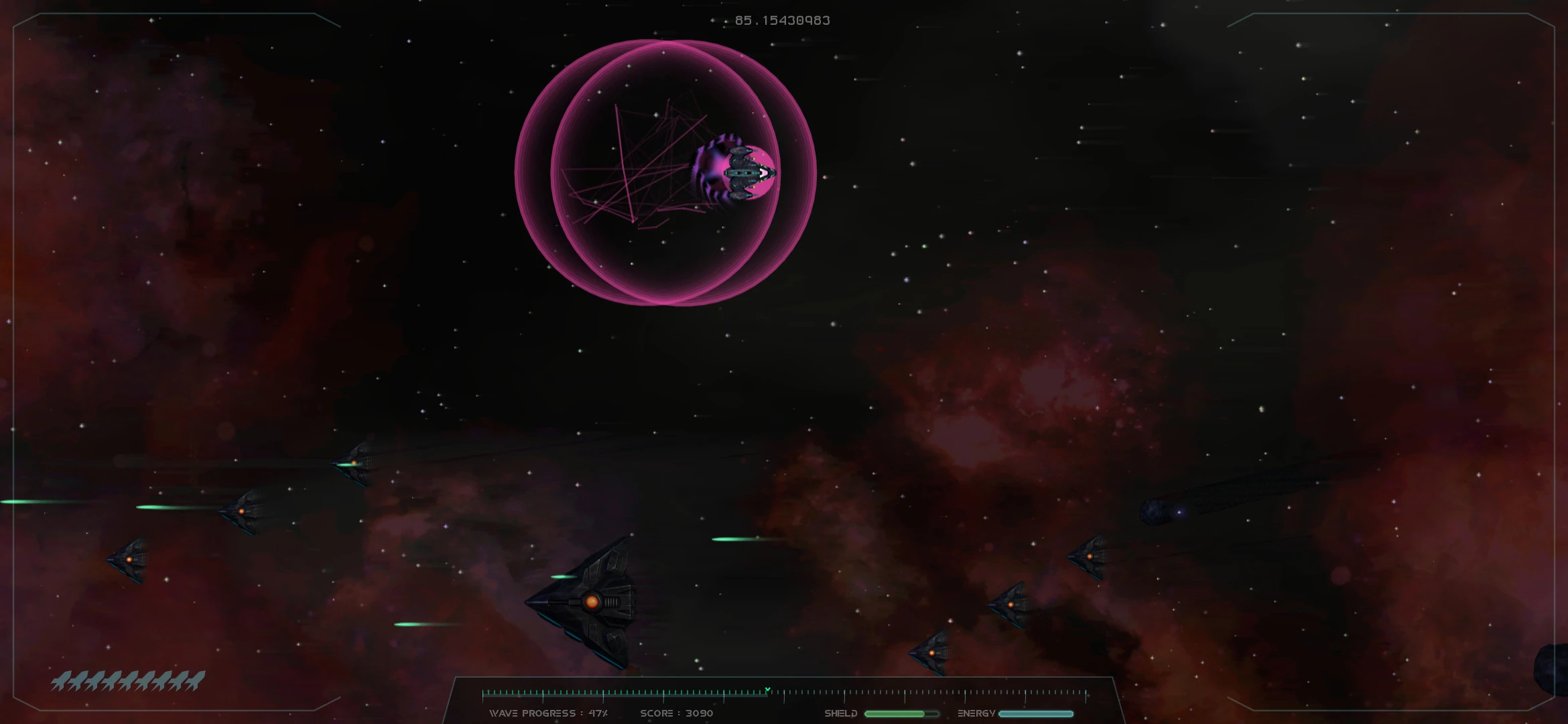
Task: Click the ENERGY text label
Action: [976, 713]
